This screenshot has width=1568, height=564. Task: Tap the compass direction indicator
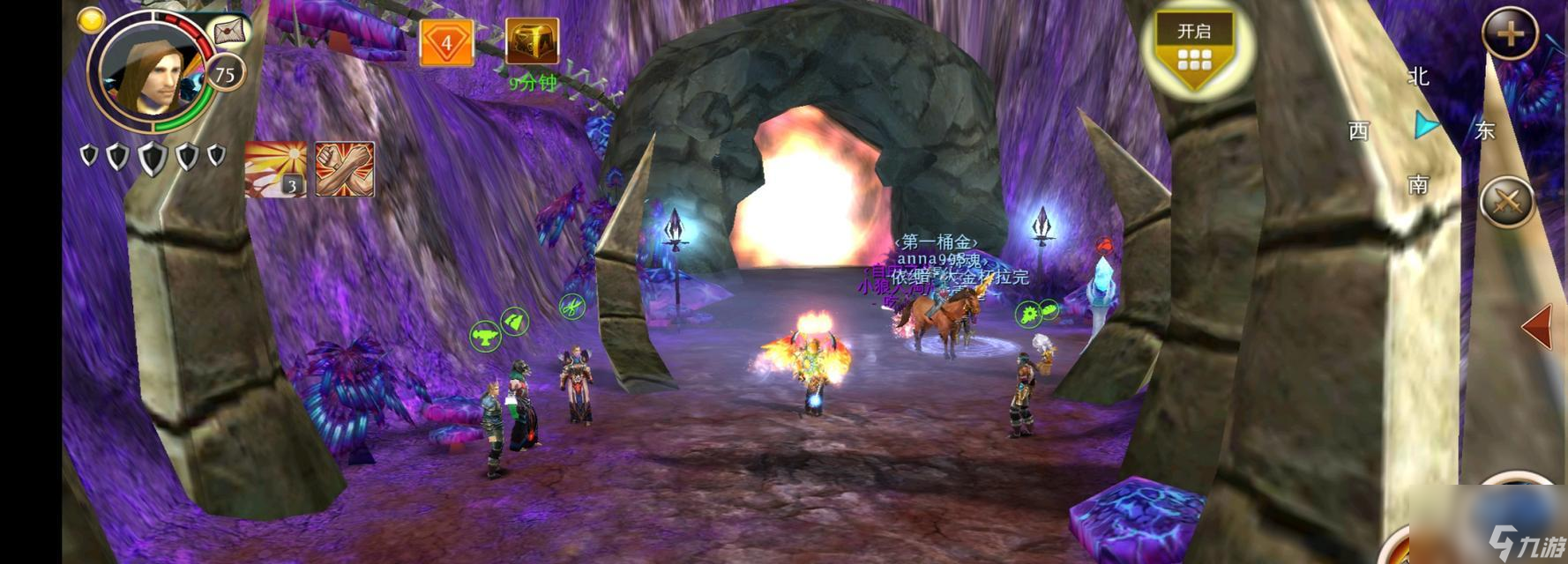pos(1422,129)
